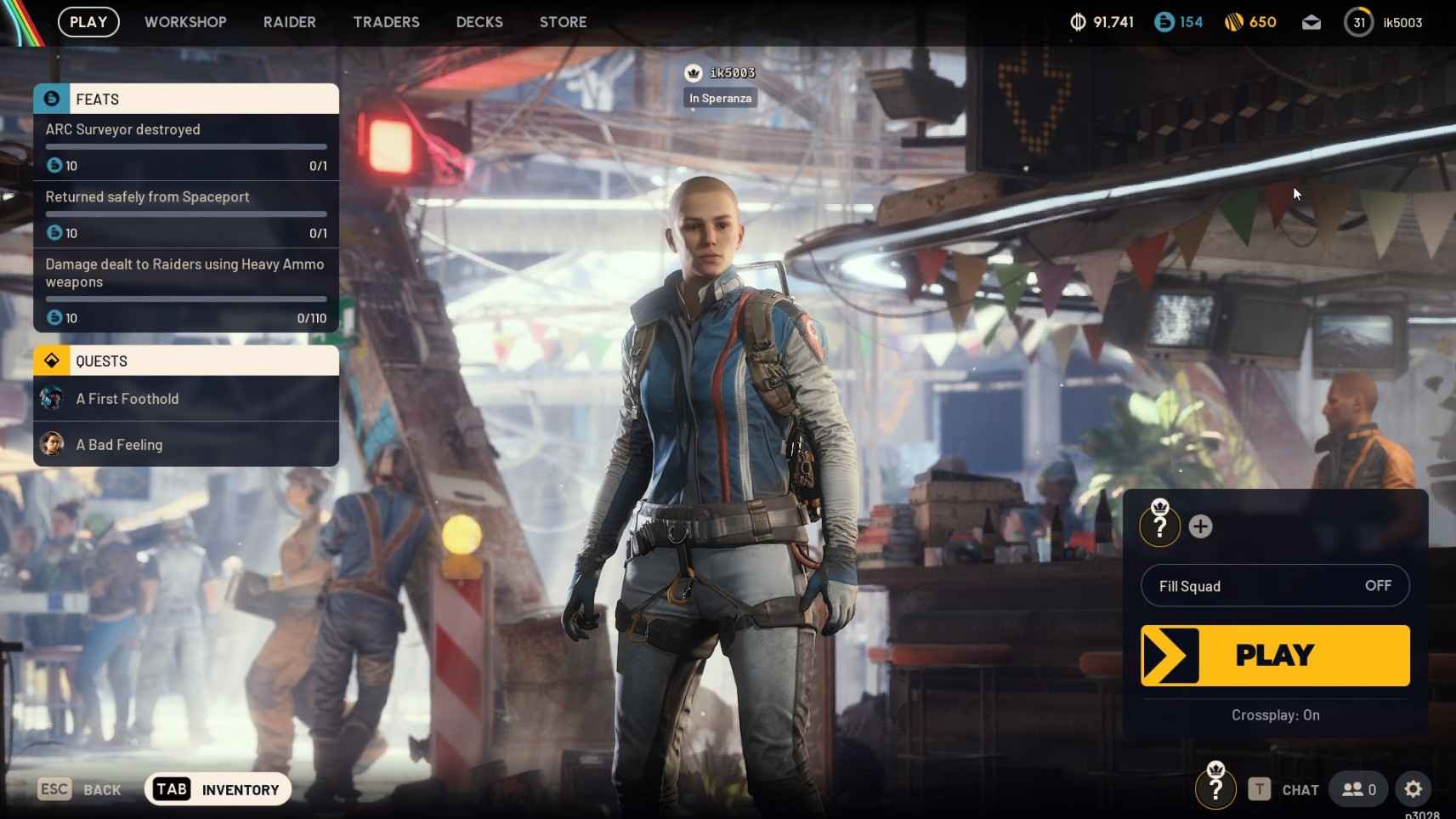Image resolution: width=1456 pixels, height=819 pixels.
Task: Click the online players counter icon
Action: tap(1354, 789)
